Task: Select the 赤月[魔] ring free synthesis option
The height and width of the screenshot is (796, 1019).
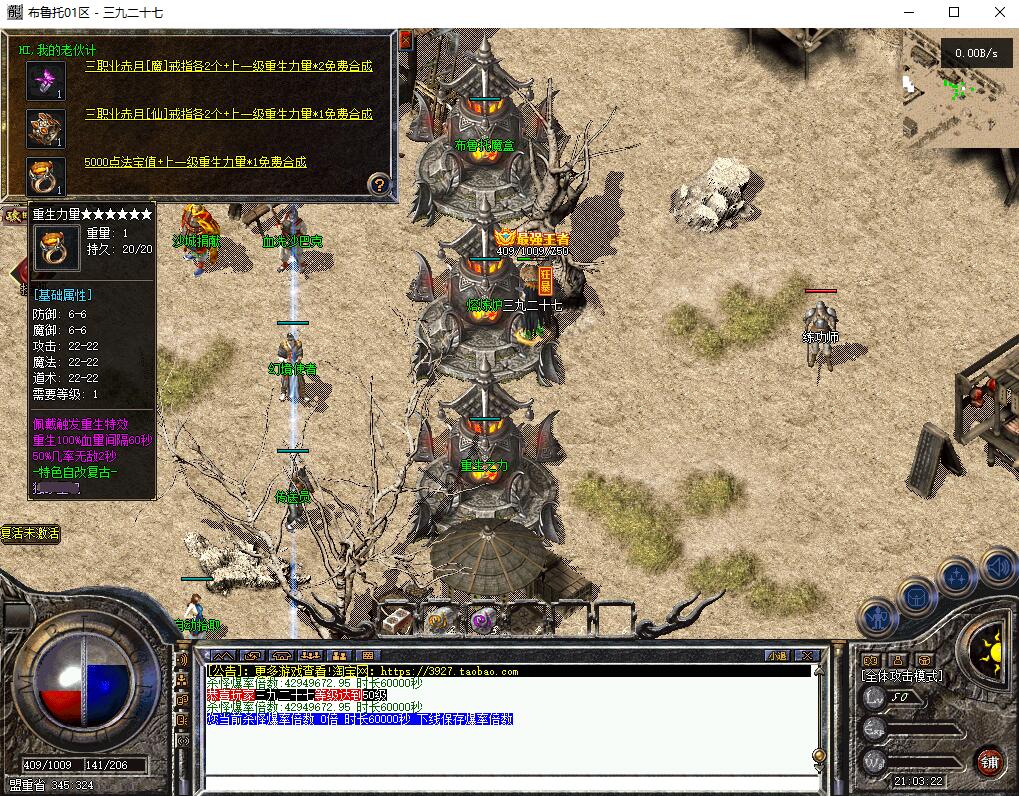Action: coord(228,66)
